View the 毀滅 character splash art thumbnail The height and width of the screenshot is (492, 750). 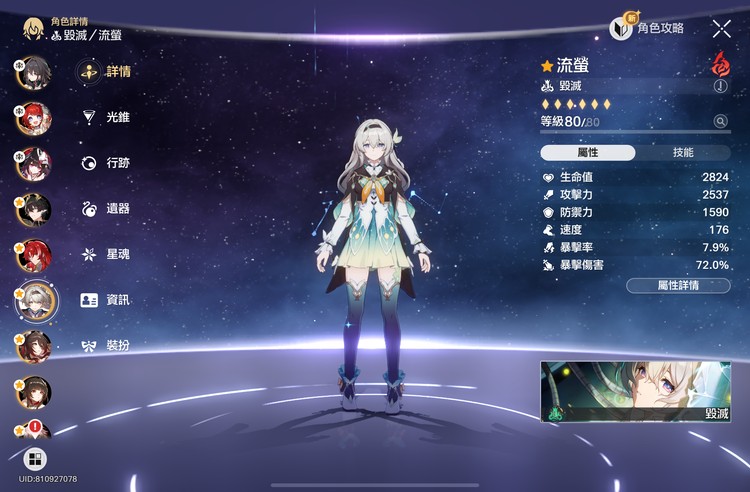pyautogui.click(x=636, y=391)
